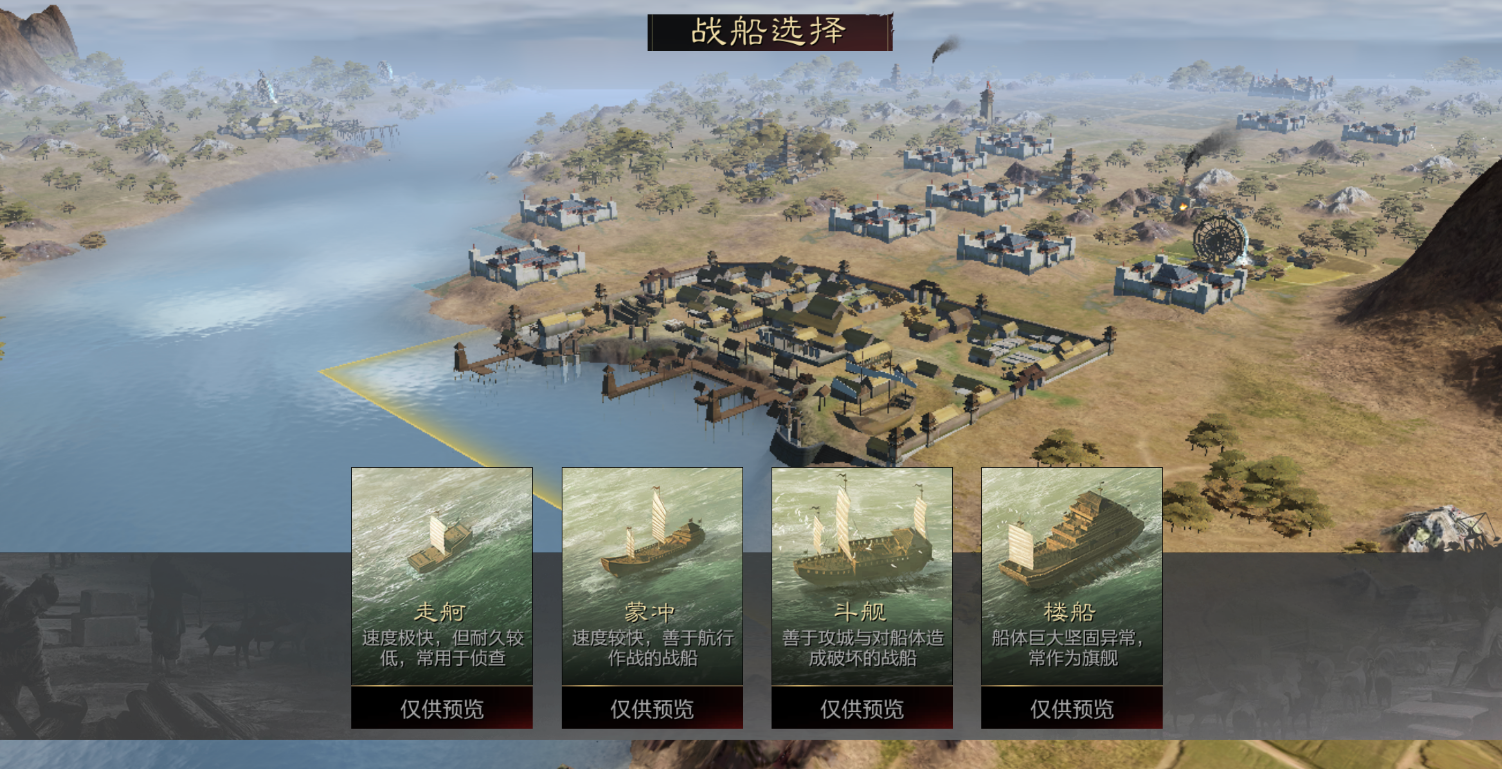This screenshot has height=769, width=1502.
Task: Click 仅供预览 button under 斗舰
Action: pyautogui.click(x=862, y=709)
